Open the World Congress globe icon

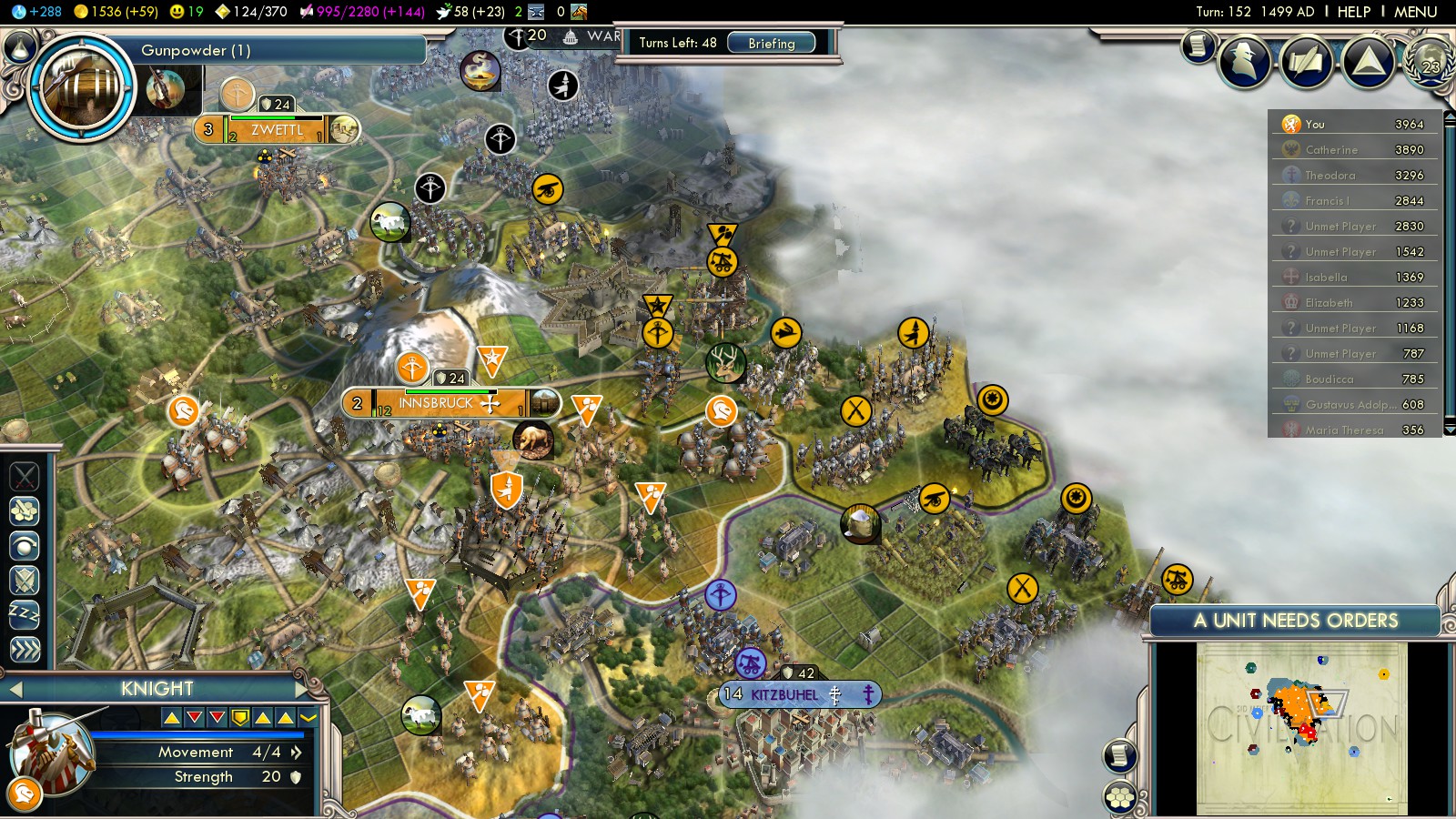coord(1429,61)
